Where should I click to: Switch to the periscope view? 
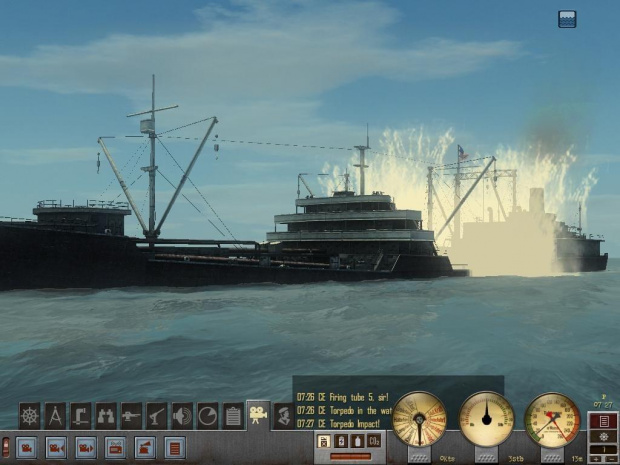(81, 415)
